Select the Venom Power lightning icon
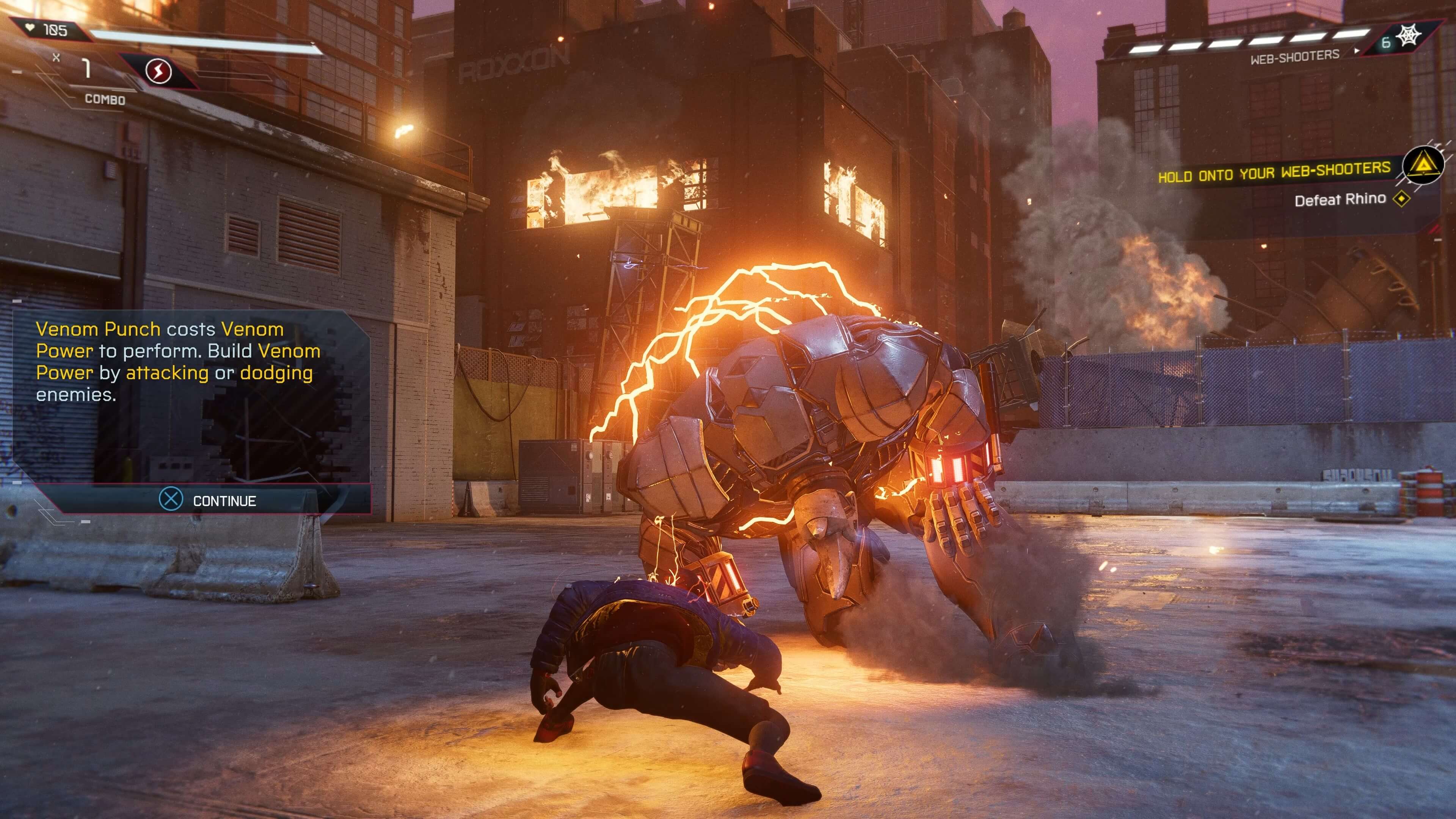Image resolution: width=1456 pixels, height=819 pixels. click(158, 71)
